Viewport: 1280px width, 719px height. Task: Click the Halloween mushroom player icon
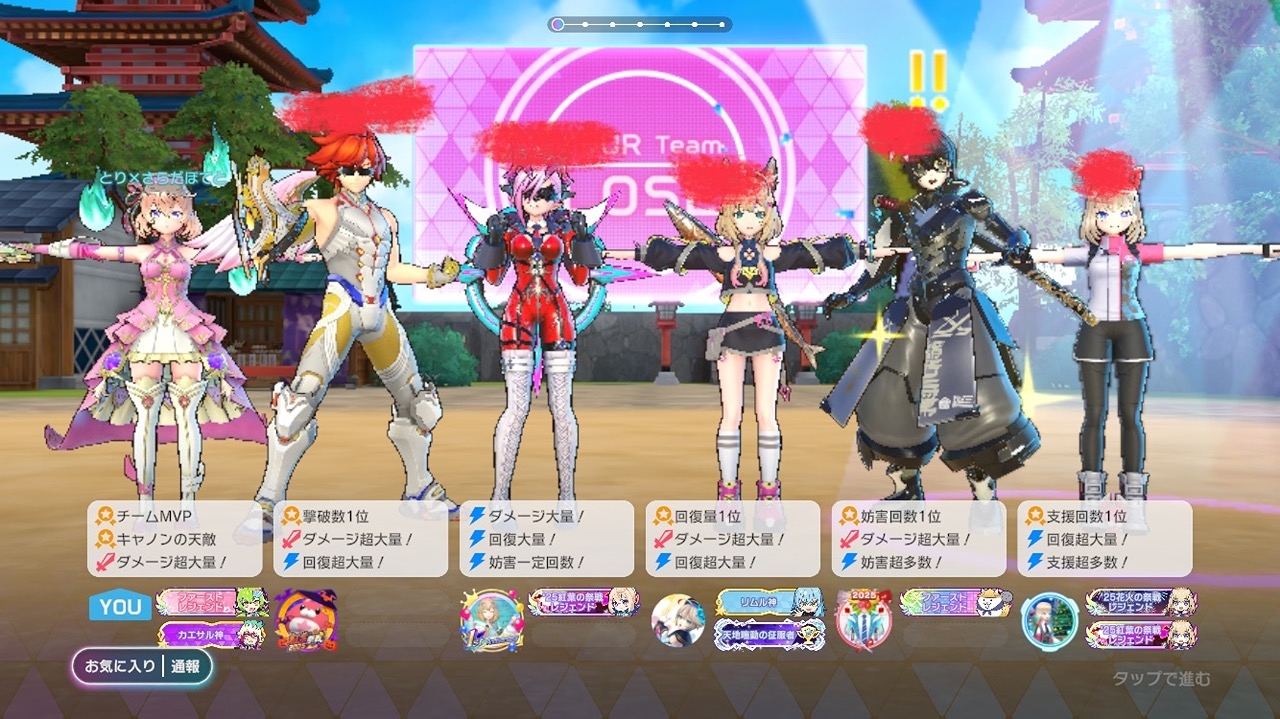click(305, 619)
